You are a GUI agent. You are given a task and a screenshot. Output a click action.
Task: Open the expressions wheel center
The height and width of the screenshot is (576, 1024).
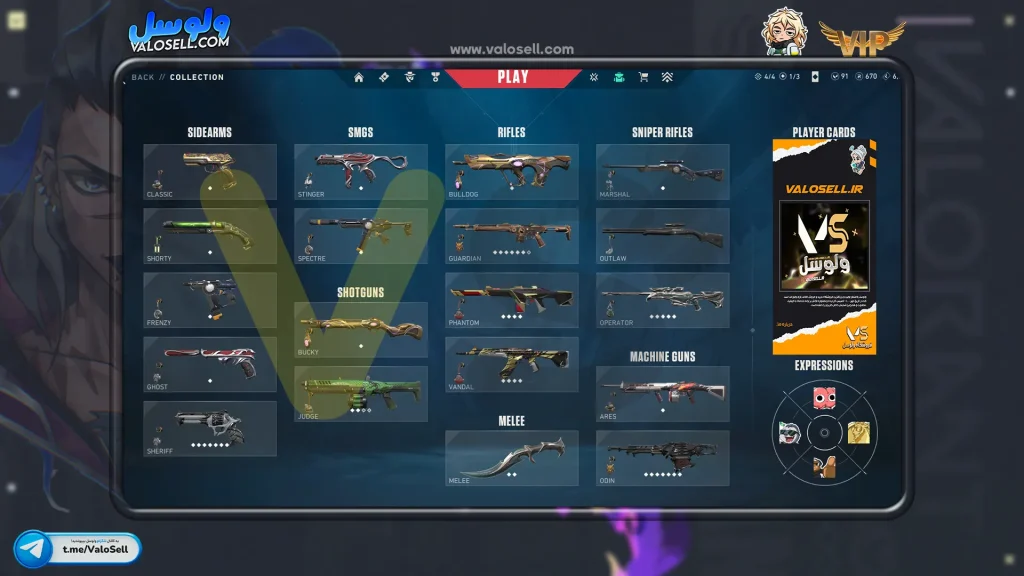(x=824, y=433)
